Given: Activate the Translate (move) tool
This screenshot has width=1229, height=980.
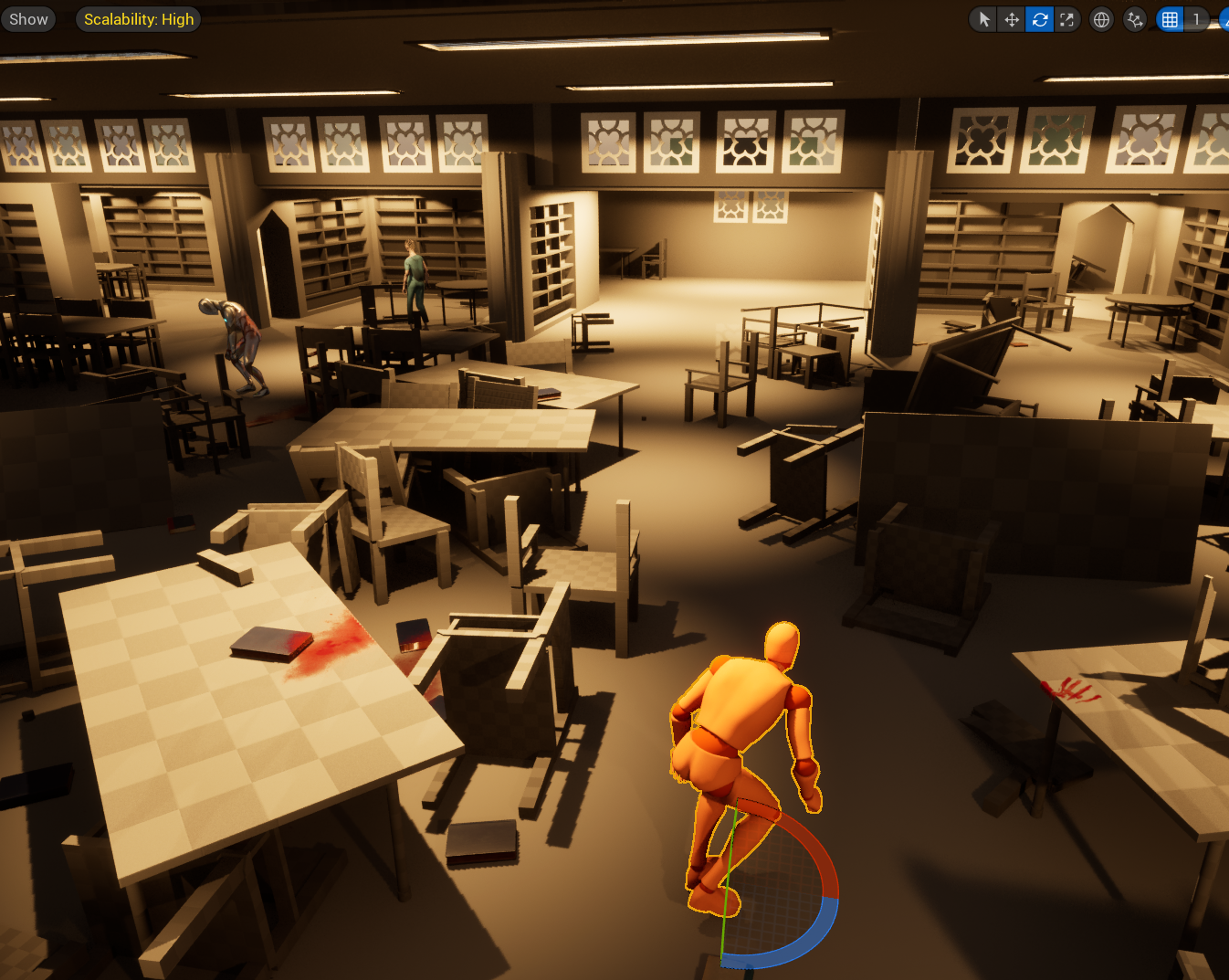Looking at the screenshot, I should click(1010, 18).
